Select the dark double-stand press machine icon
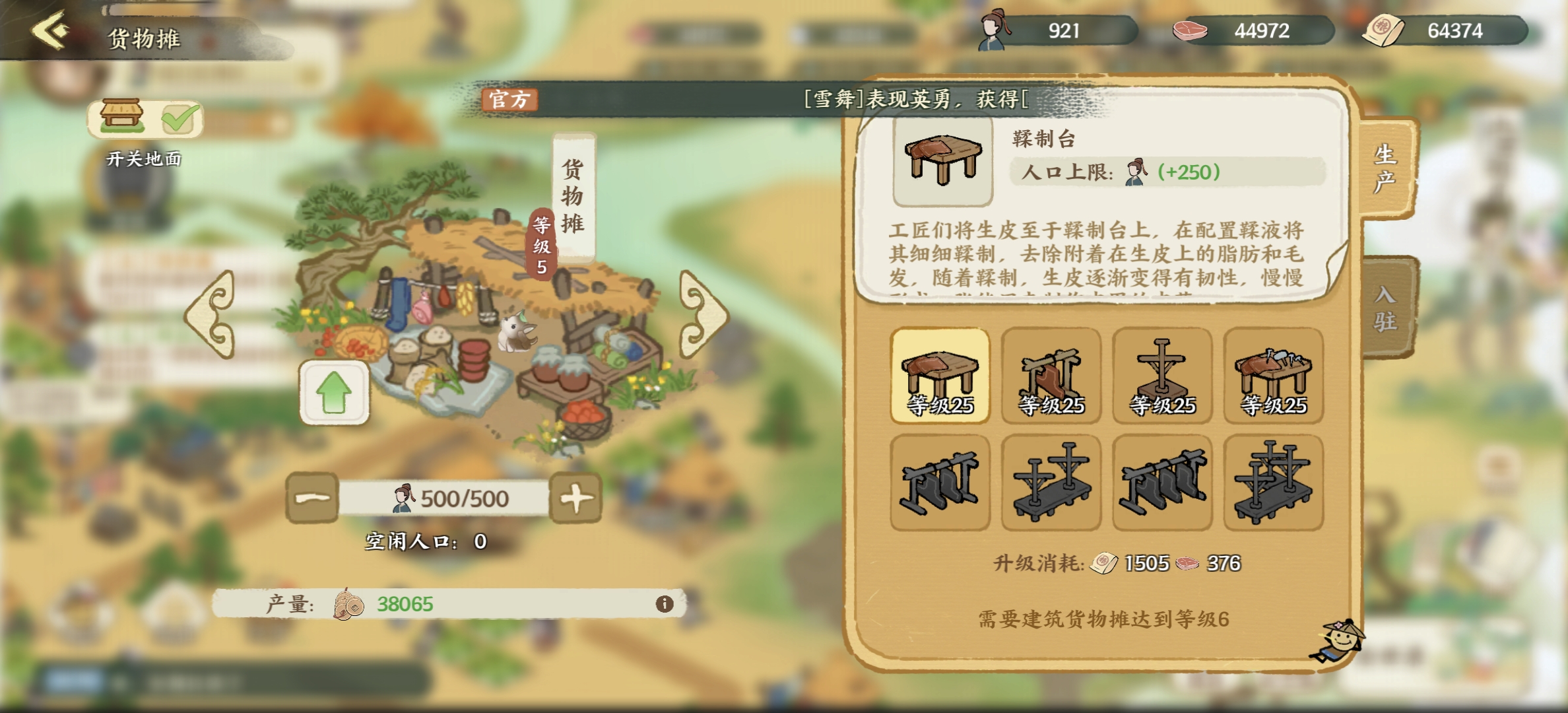This screenshot has height=713, width=1568. coord(1052,483)
